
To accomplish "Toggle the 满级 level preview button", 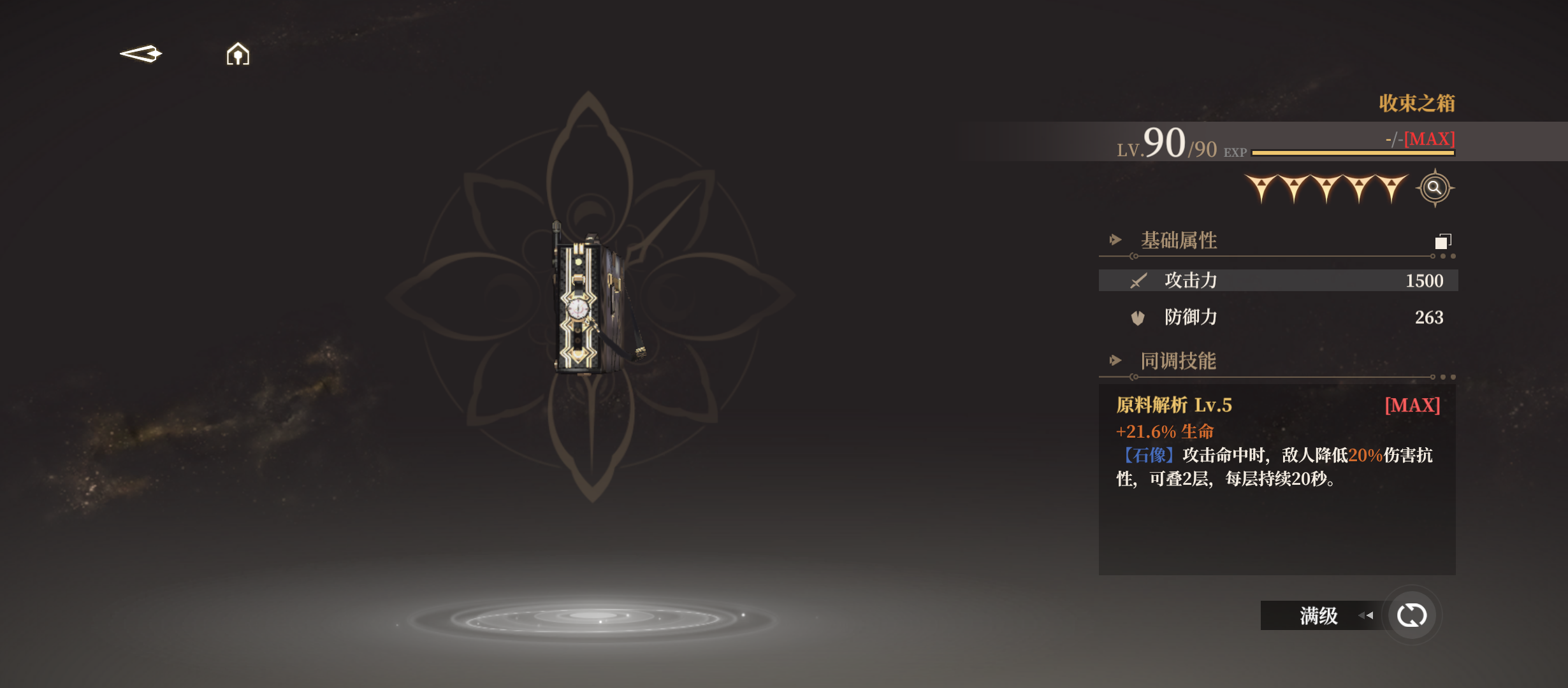I will tap(1321, 615).
